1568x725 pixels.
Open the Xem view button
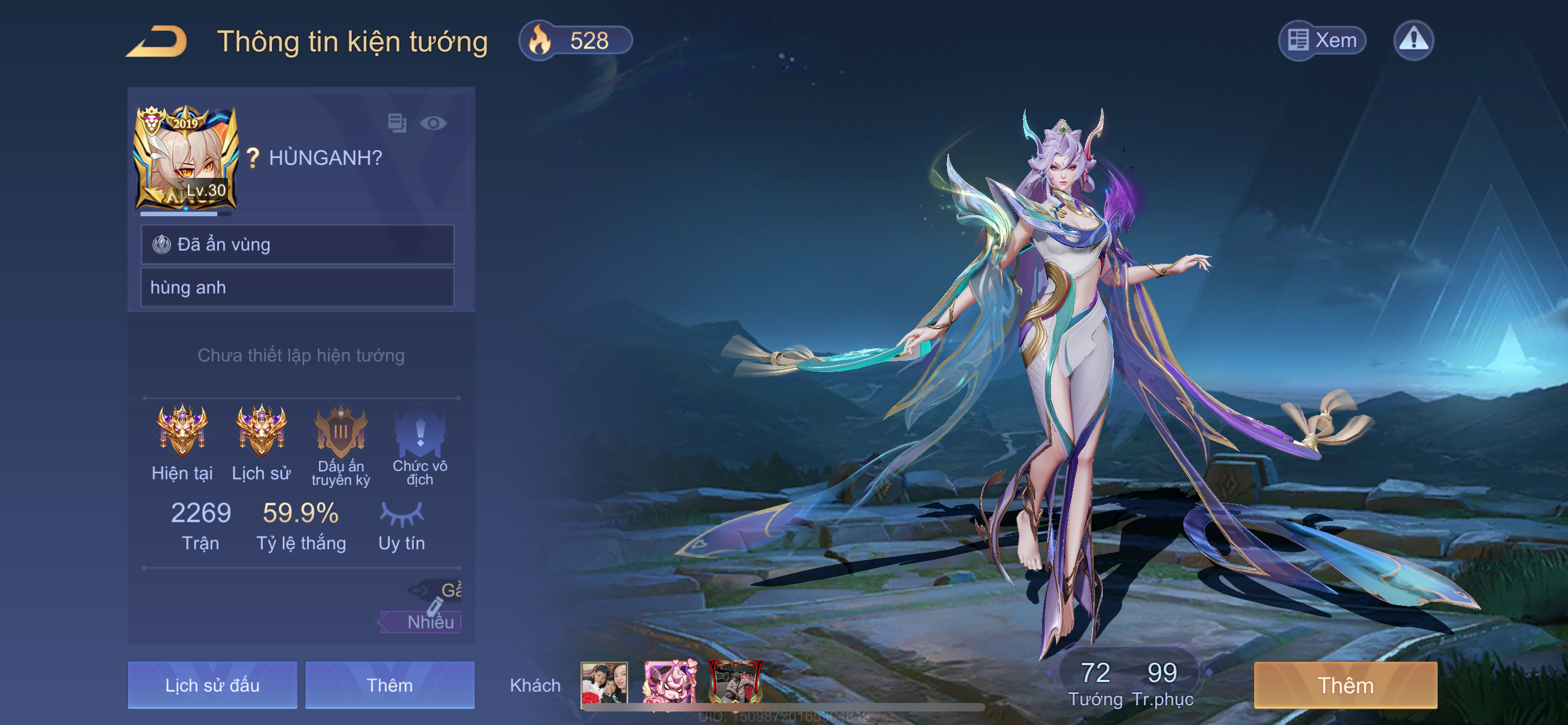coord(1322,41)
